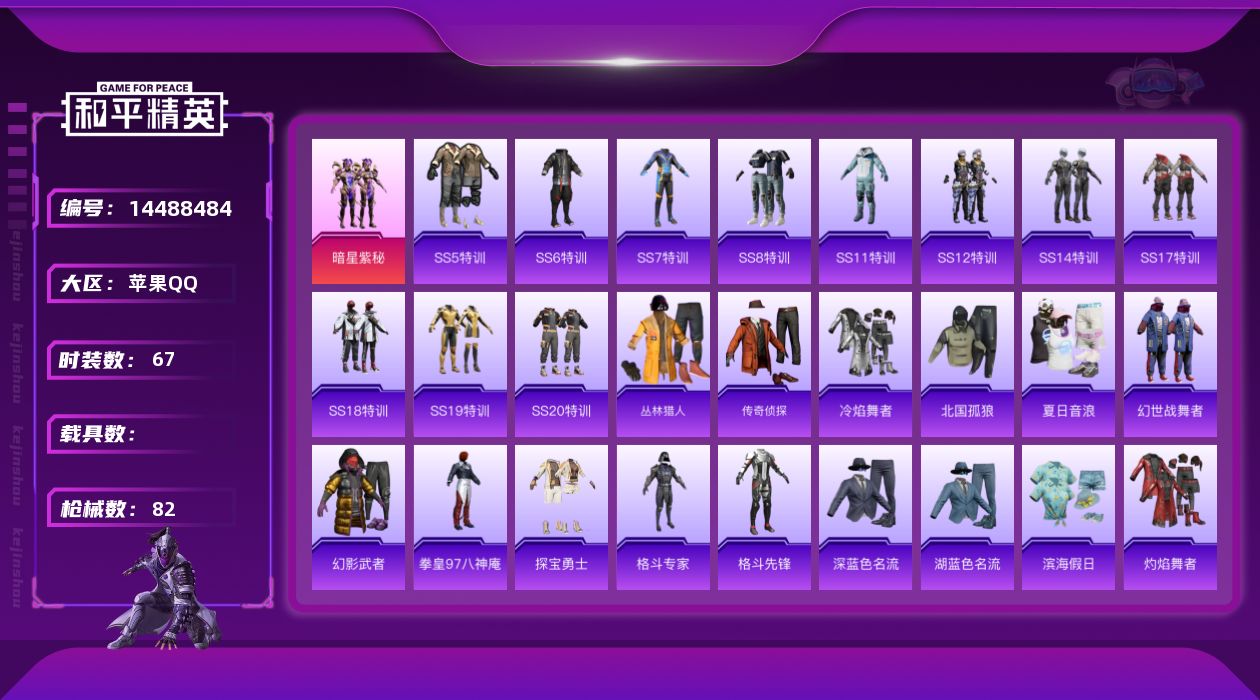
Task: Select the 幻影武者 outfit tile
Action: click(x=358, y=516)
